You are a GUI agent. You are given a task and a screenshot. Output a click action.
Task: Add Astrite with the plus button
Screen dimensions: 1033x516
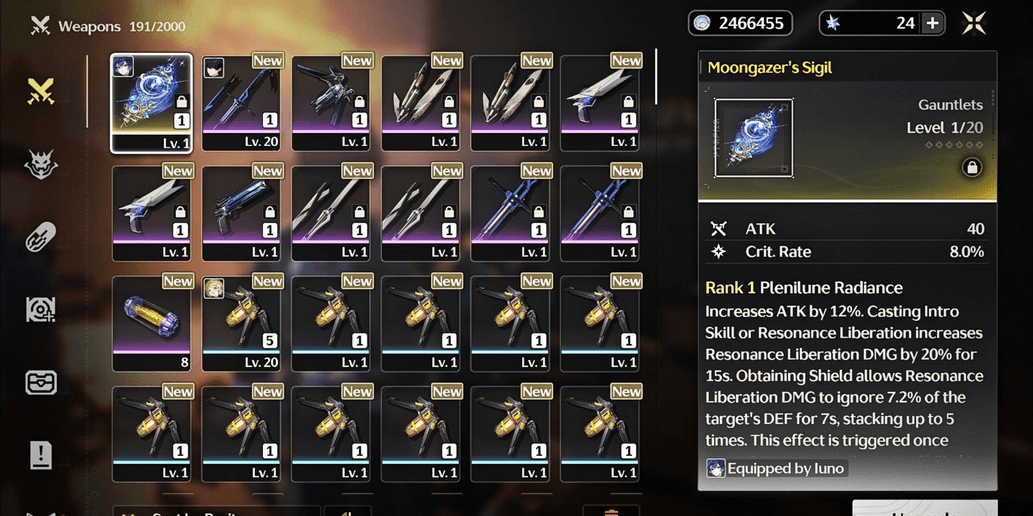point(932,23)
